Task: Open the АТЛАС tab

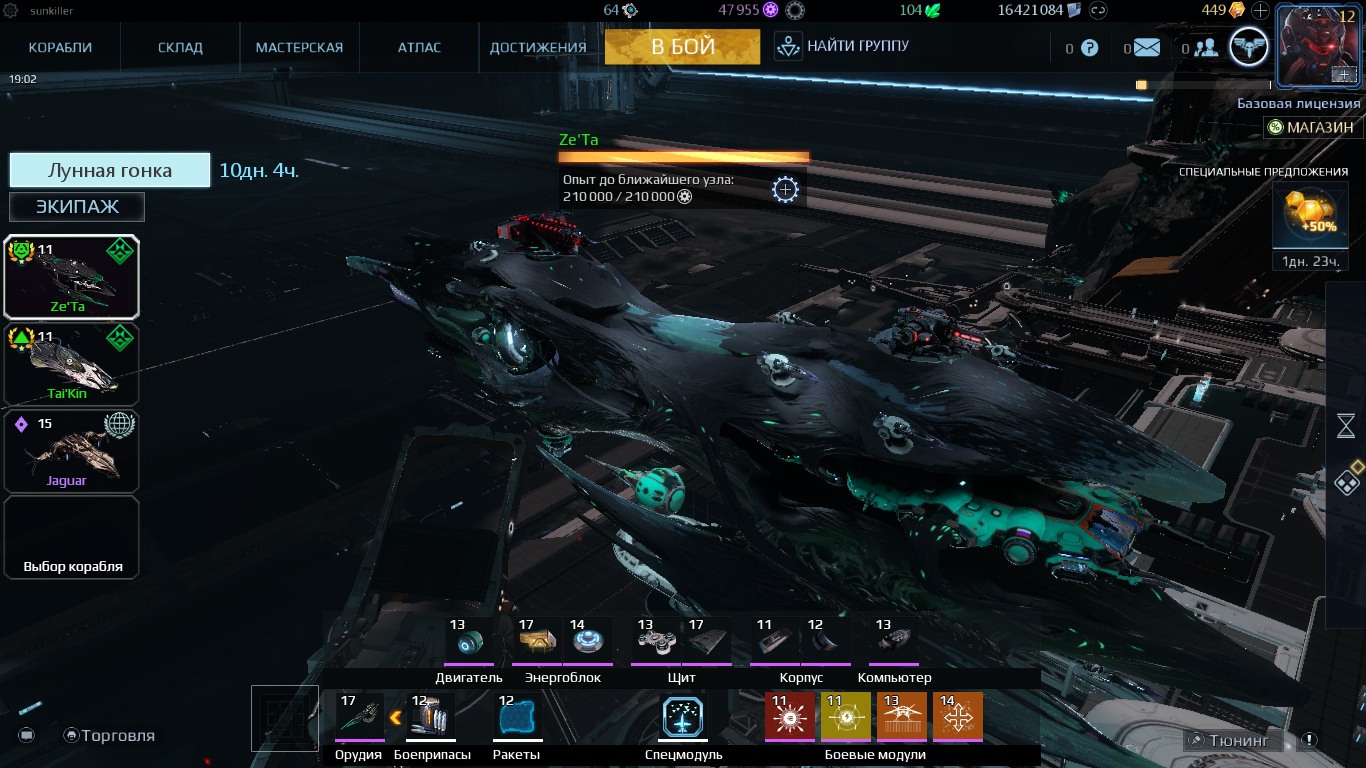Action: click(417, 46)
